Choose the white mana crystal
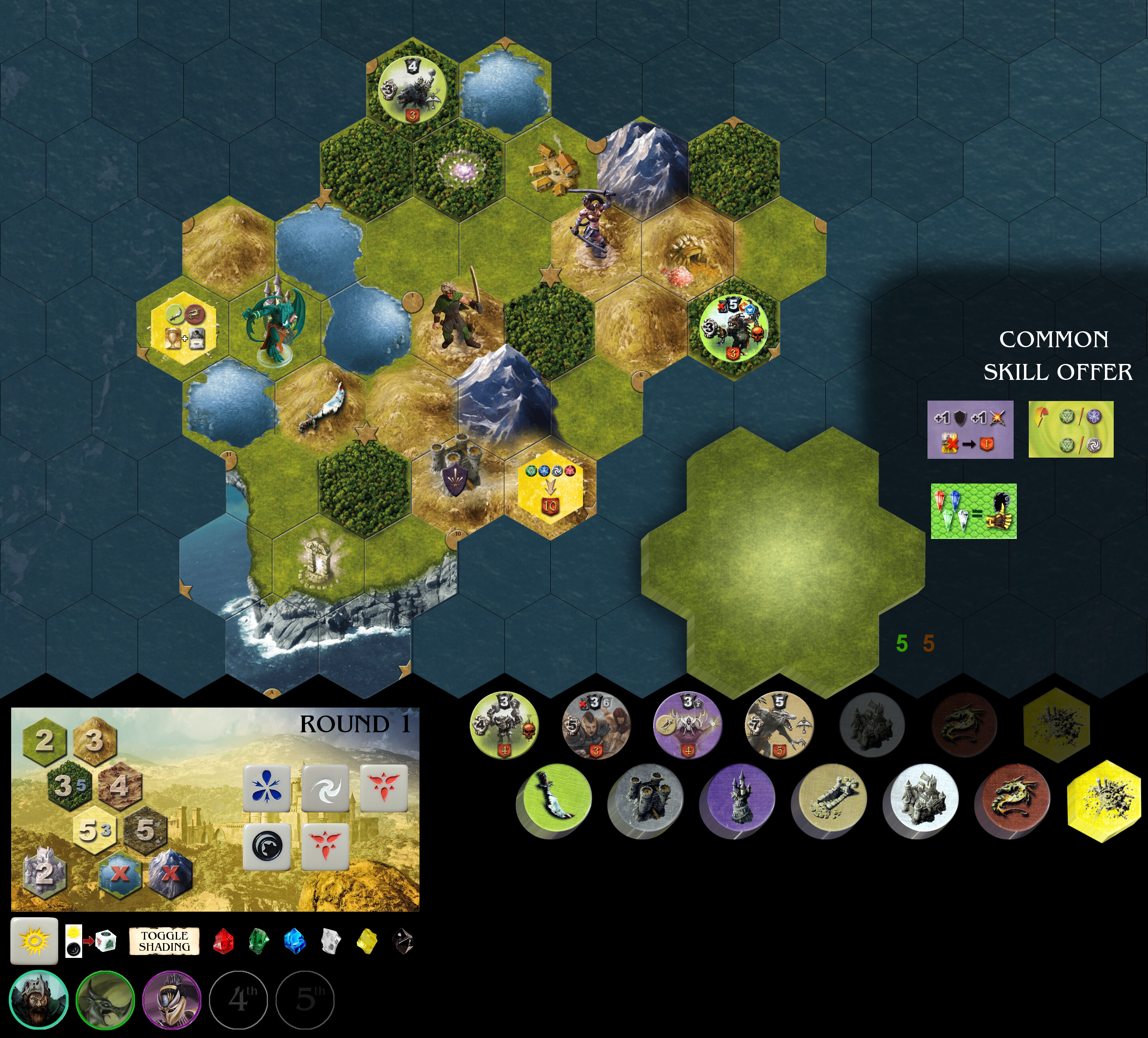Image resolution: width=1148 pixels, height=1038 pixels. tap(331, 941)
